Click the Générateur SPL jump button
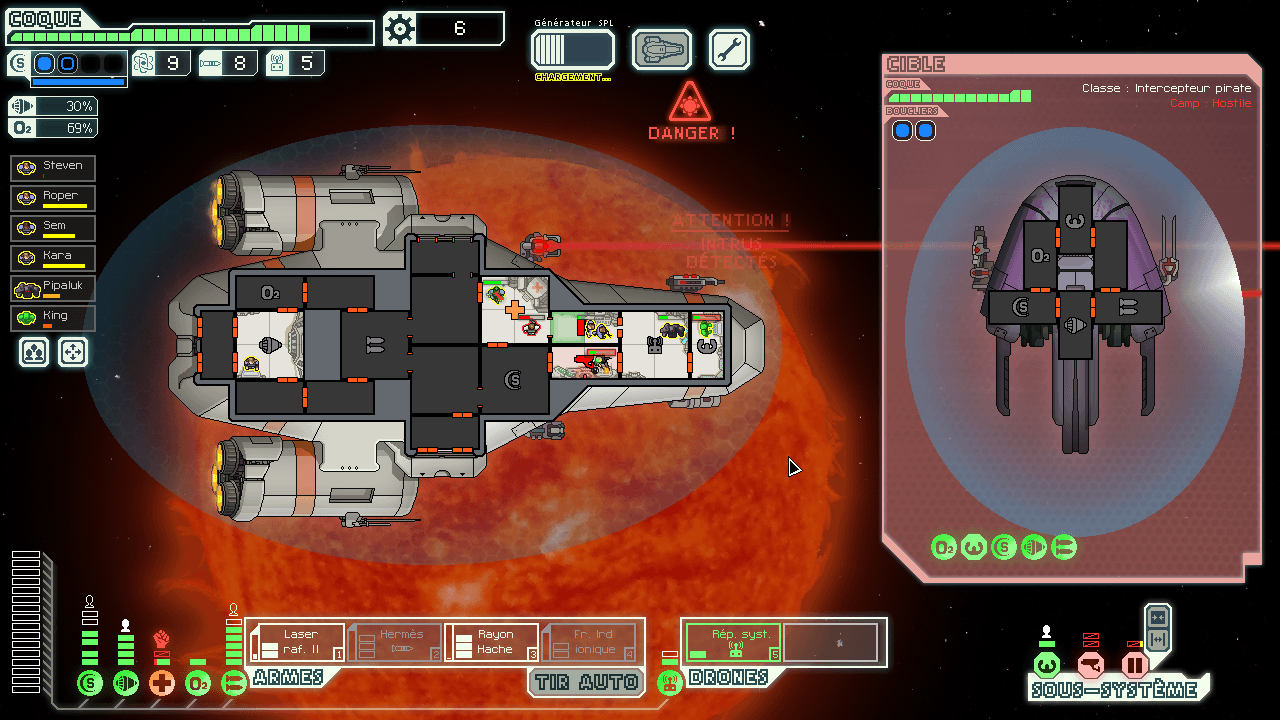Image resolution: width=1280 pixels, height=720 pixels. coord(572,49)
